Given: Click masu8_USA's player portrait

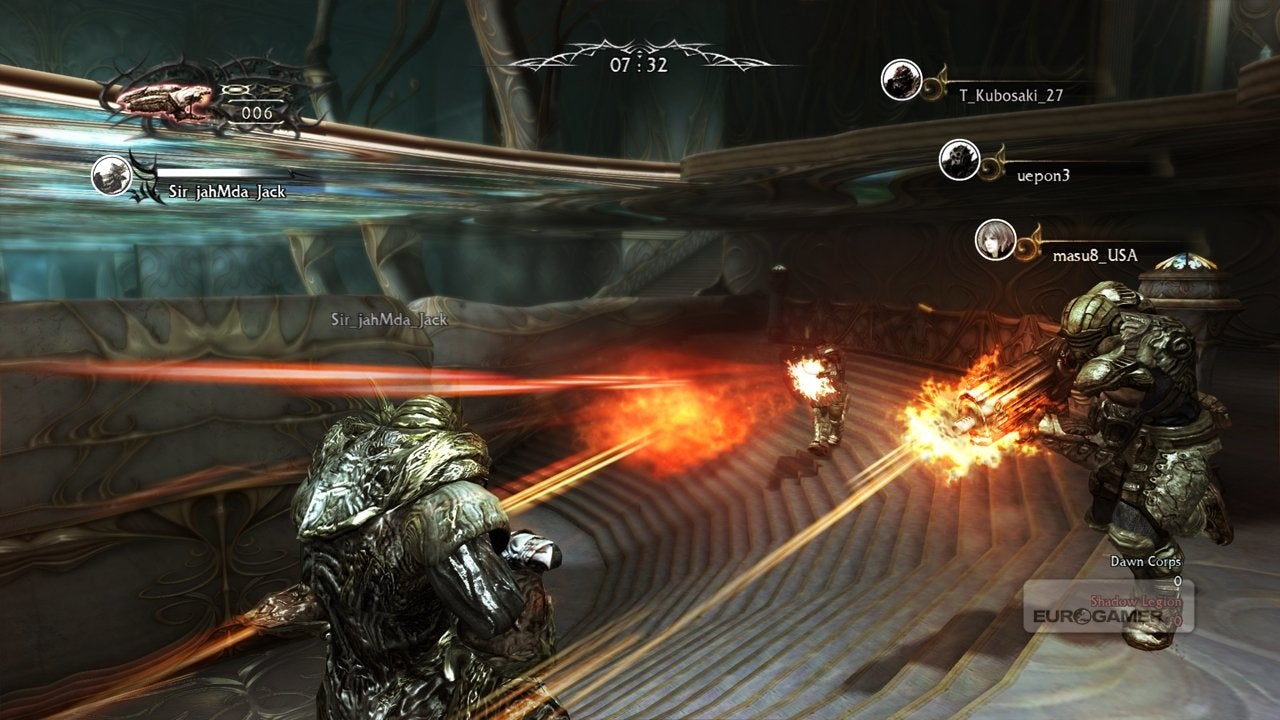Looking at the screenshot, I should 995,240.
